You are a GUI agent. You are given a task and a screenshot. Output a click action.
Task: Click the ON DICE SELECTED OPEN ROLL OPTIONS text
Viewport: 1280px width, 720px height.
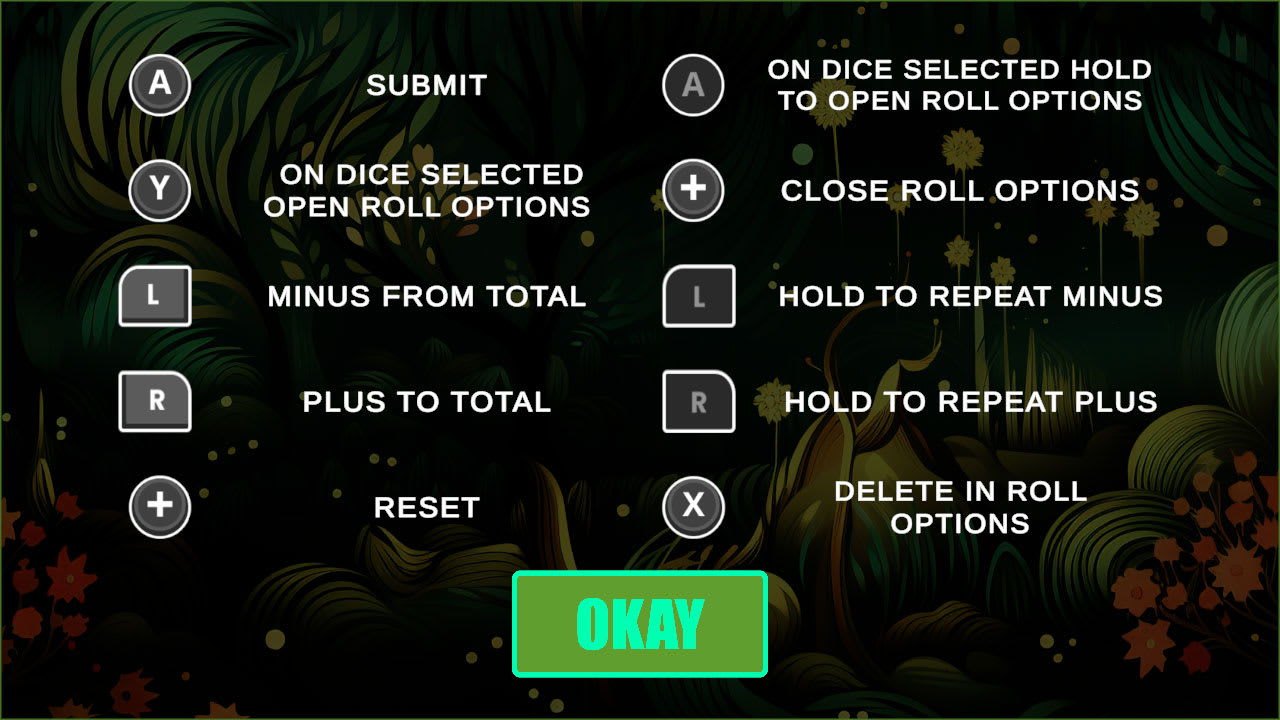[430, 191]
